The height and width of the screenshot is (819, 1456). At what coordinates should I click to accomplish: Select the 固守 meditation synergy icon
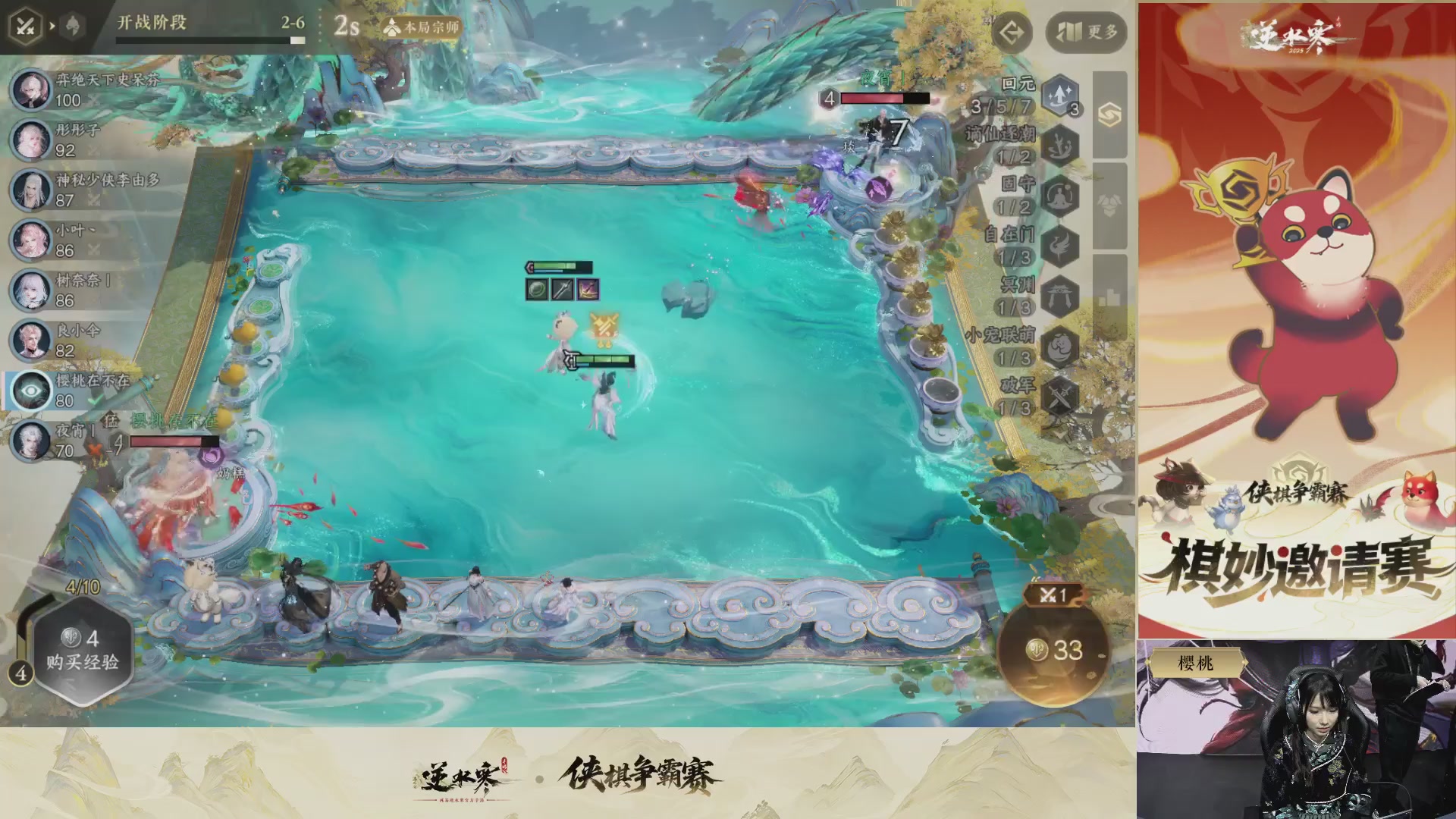pos(1059,196)
